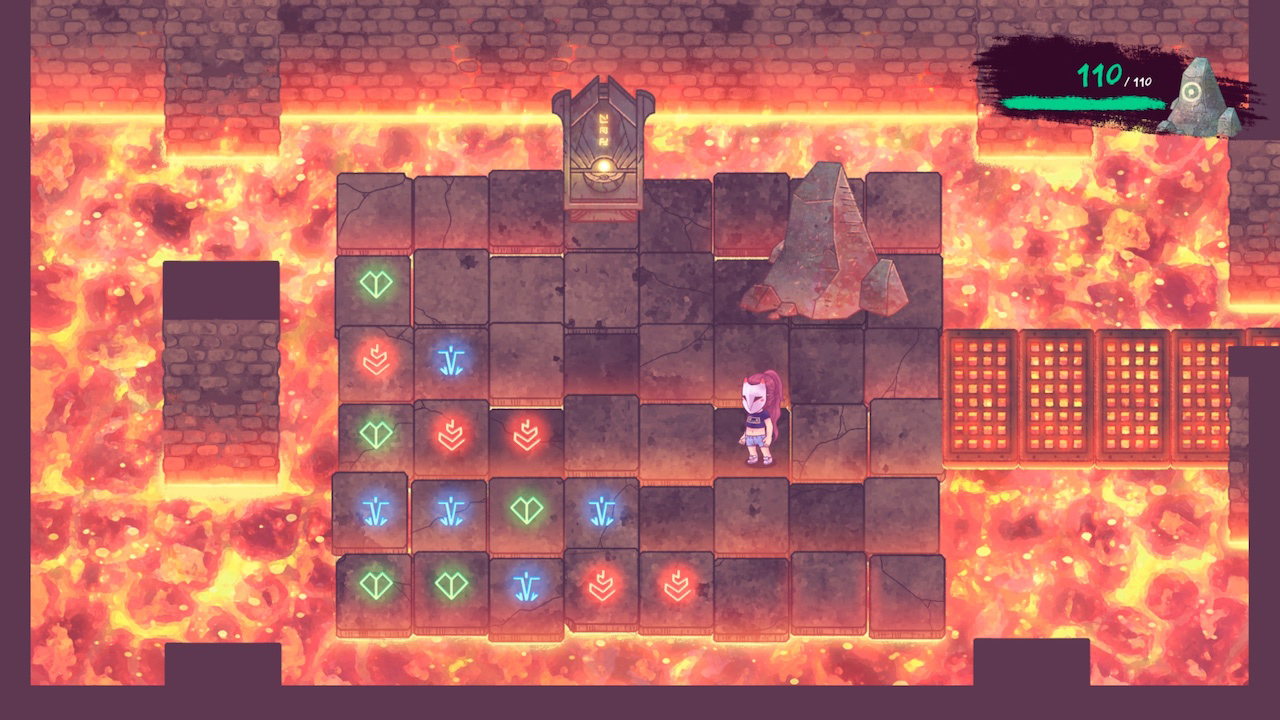1280x720 pixels.
Task: Click the player character standing on the tiles
Action: pos(757,420)
